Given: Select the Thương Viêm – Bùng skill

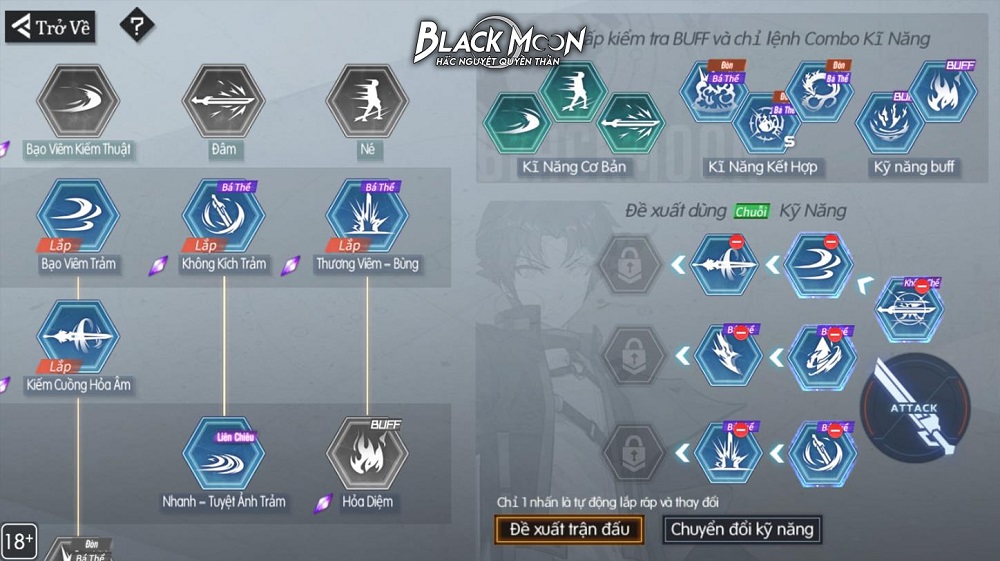Looking at the screenshot, I should (367, 217).
